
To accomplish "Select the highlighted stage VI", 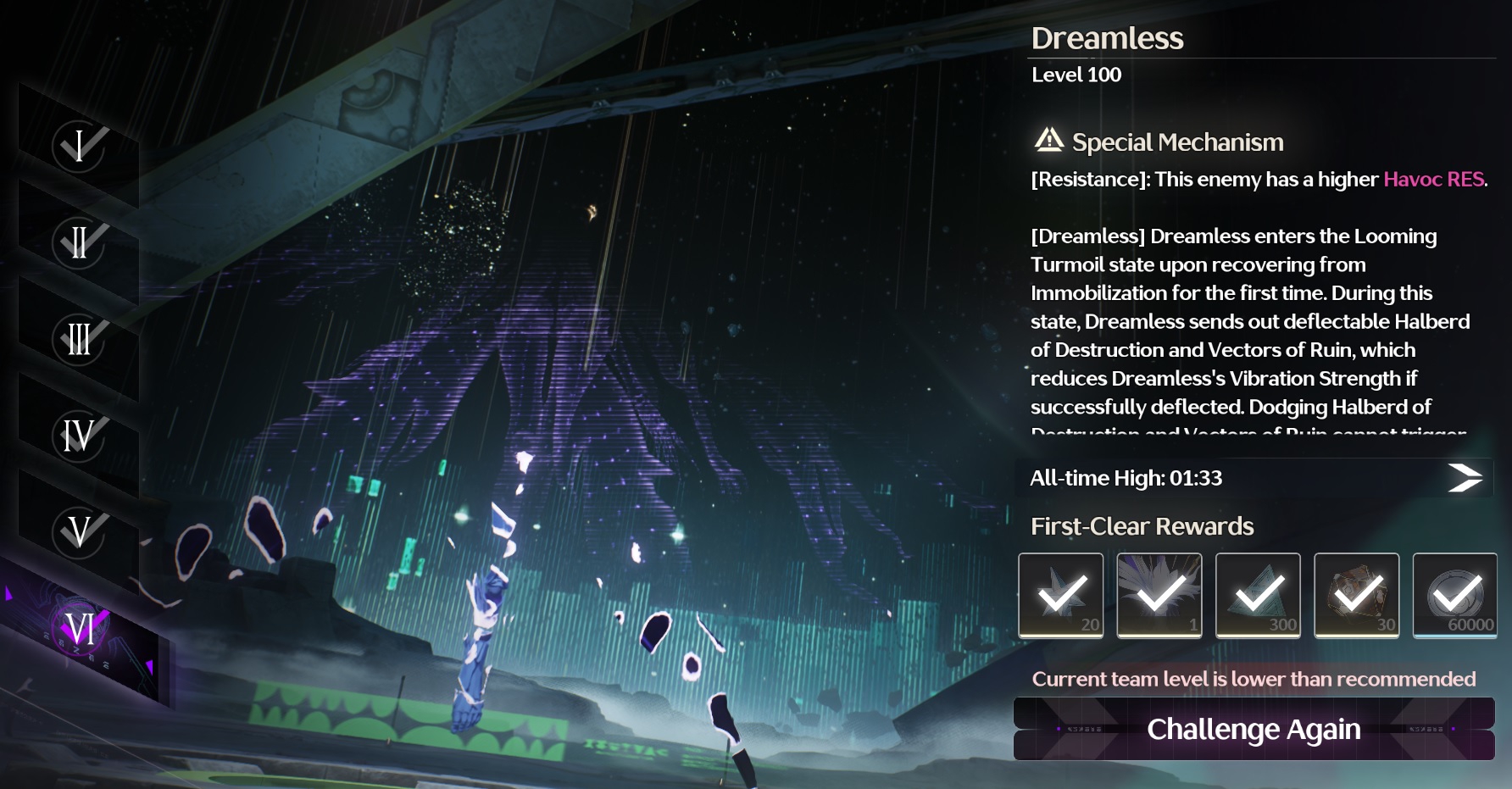I will [81, 629].
